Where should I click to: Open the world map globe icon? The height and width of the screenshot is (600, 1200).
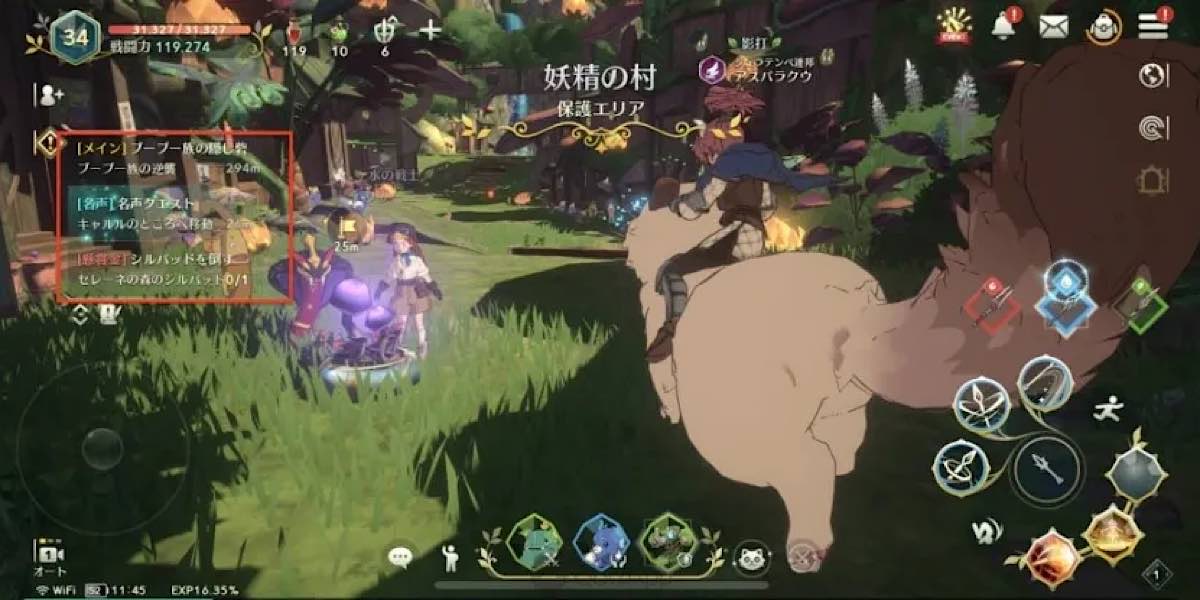[x=1153, y=76]
